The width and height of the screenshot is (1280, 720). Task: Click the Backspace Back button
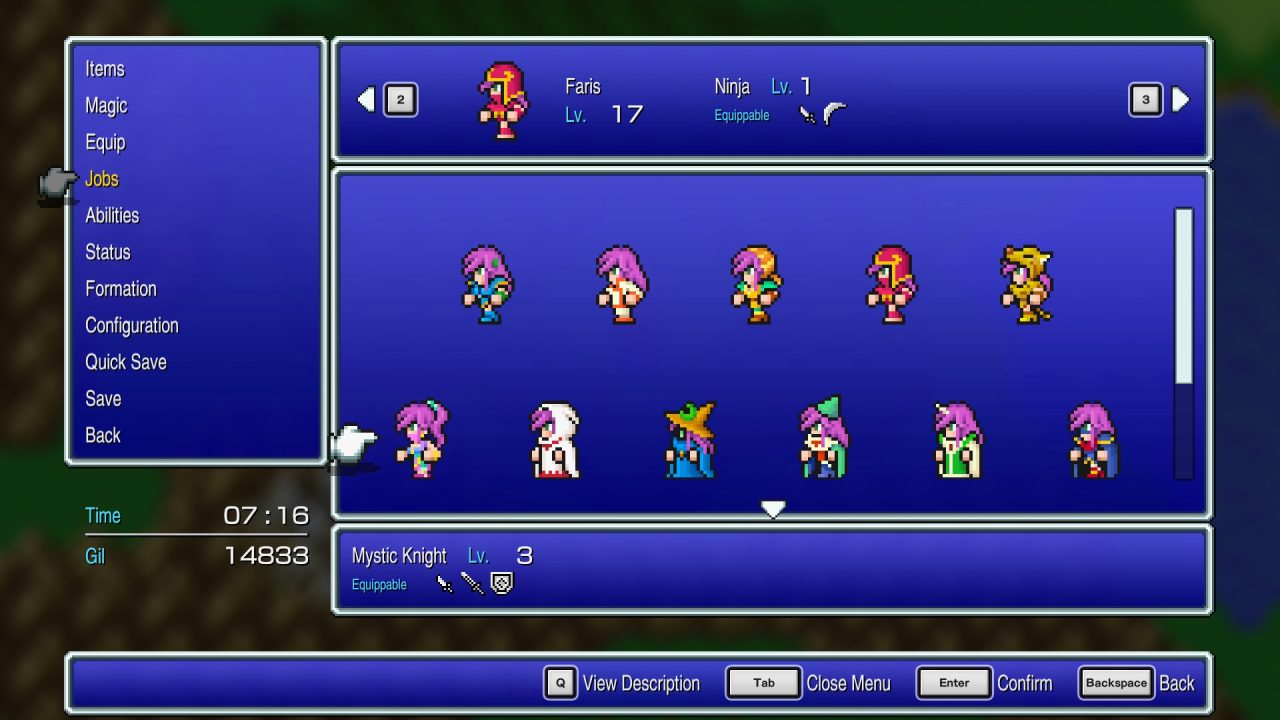click(x=1116, y=683)
